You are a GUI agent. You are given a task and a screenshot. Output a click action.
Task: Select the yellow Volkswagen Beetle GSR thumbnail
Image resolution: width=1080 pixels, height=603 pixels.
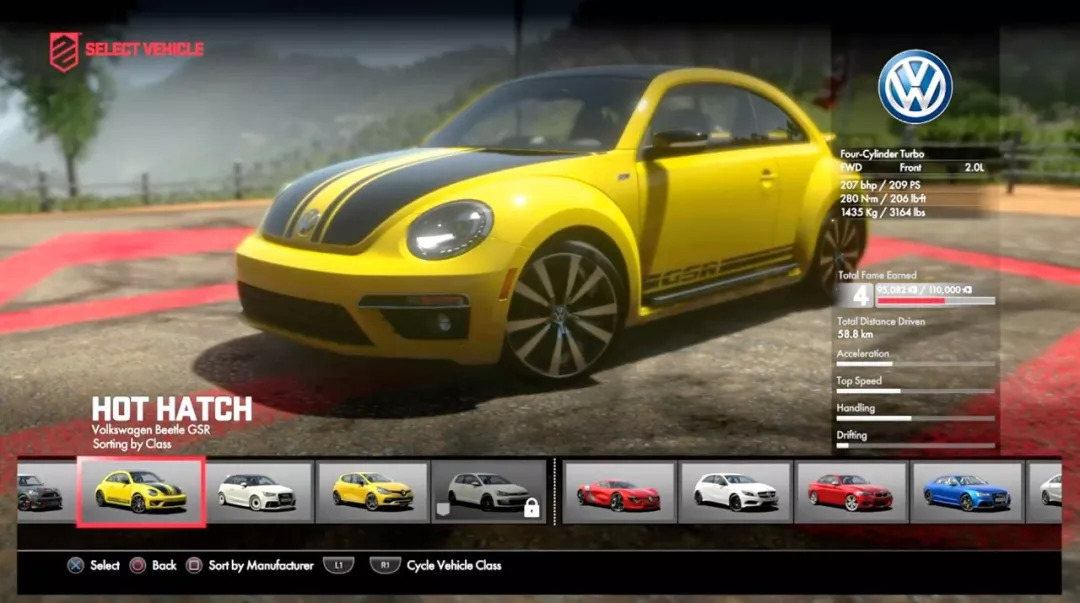tap(141, 491)
